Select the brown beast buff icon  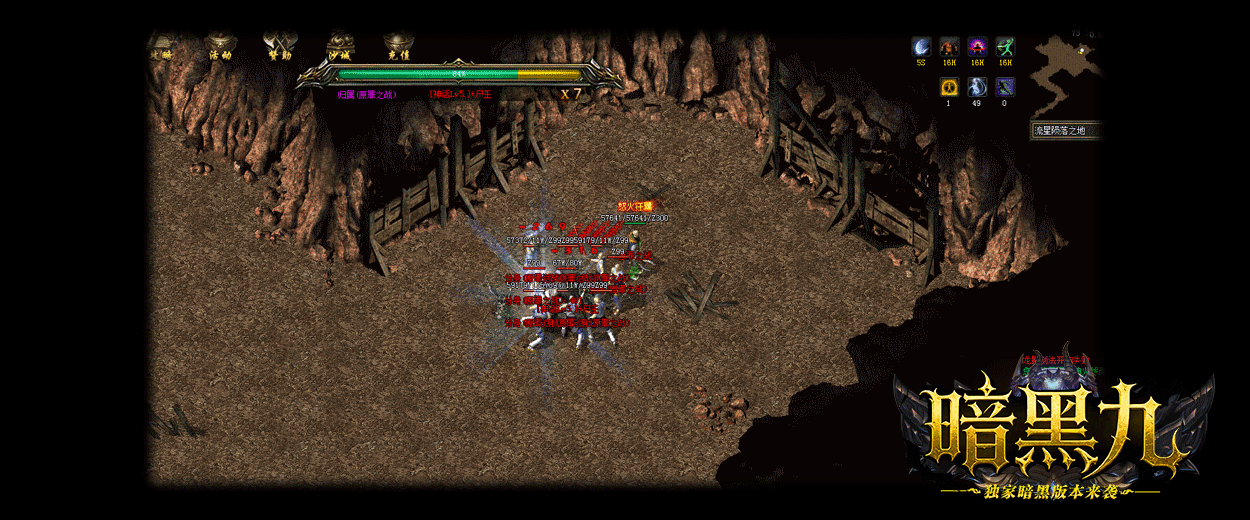coord(949,47)
